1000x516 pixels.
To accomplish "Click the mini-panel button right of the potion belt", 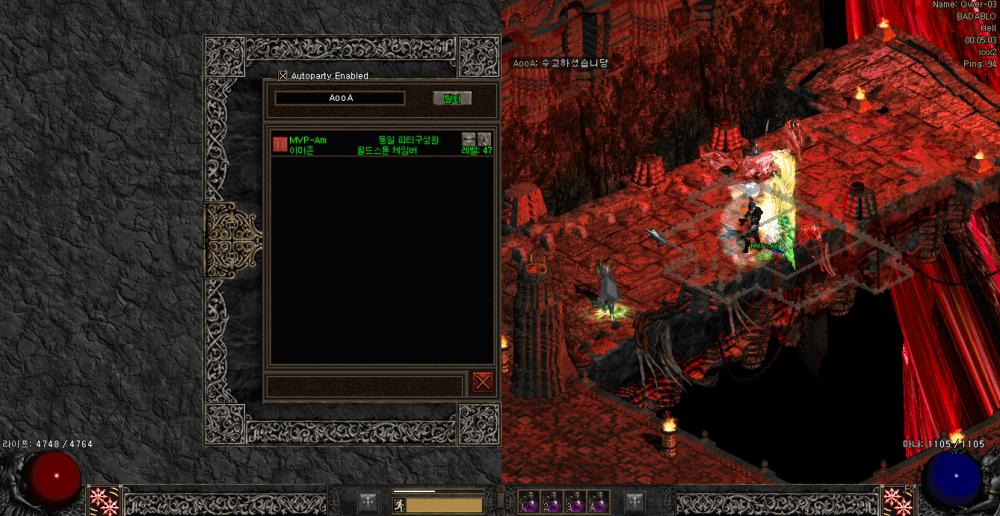I will coord(634,501).
